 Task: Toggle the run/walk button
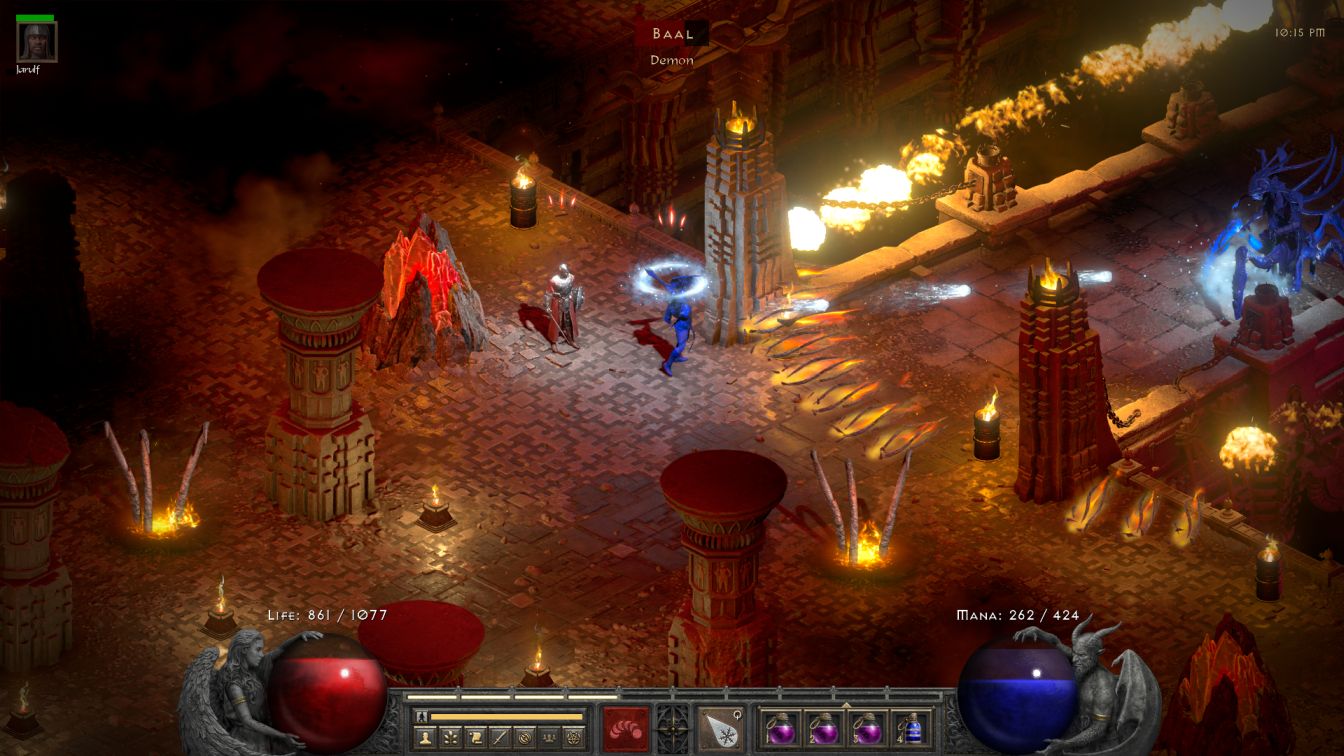click(x=421, y=717)
